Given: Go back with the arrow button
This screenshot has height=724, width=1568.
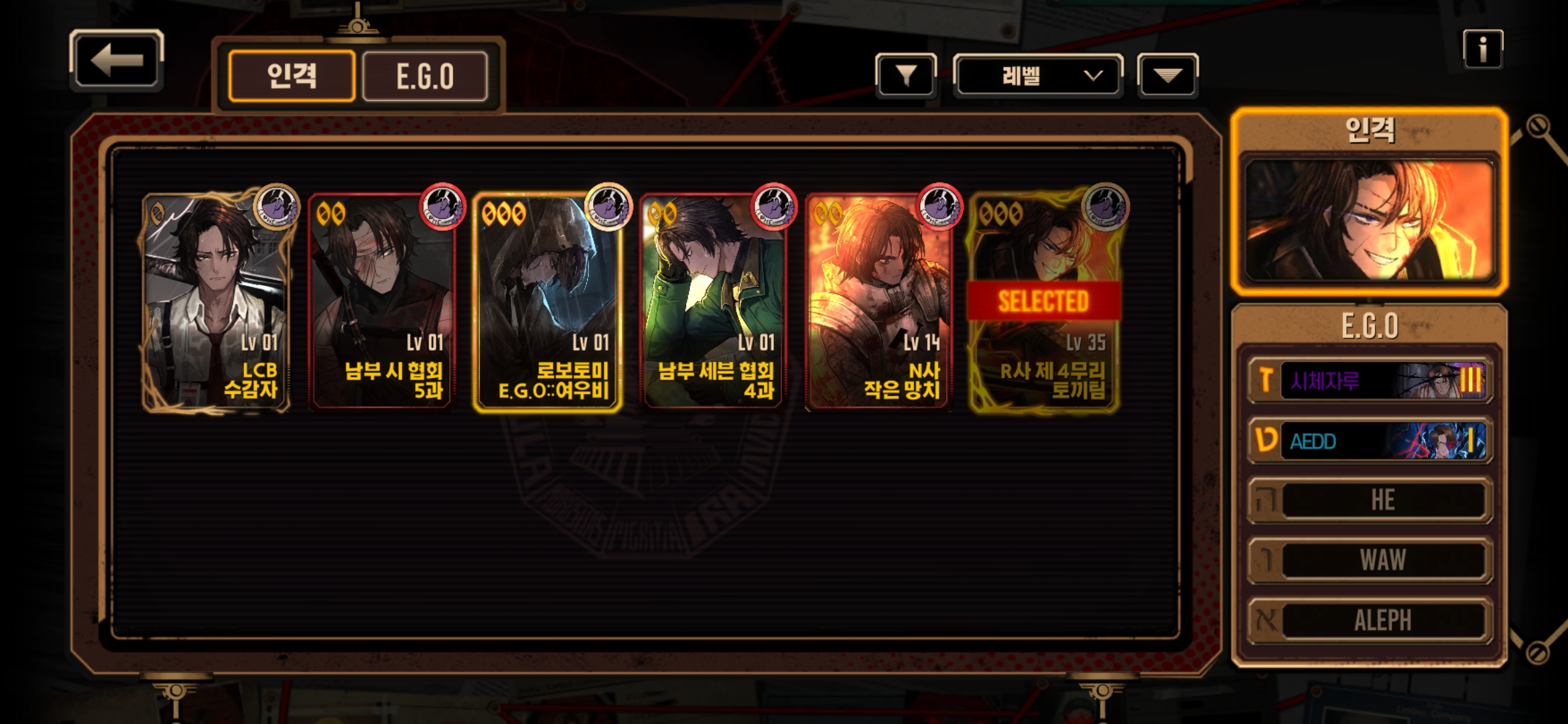Looking at the screenshot, I should click(x=117, y=60).
